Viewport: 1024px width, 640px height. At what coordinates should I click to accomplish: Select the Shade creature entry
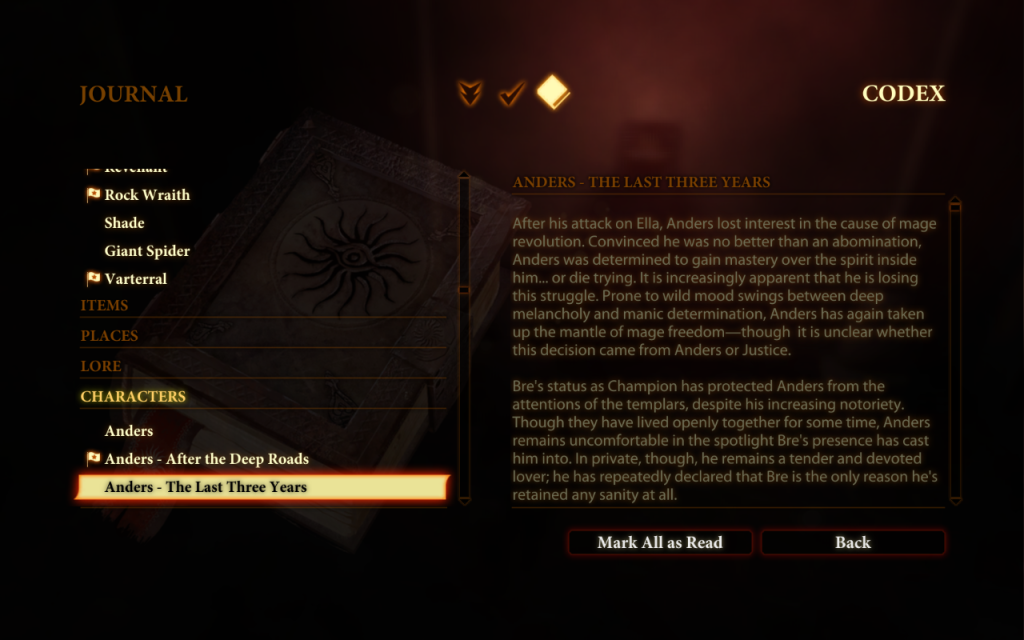[125, 223]
